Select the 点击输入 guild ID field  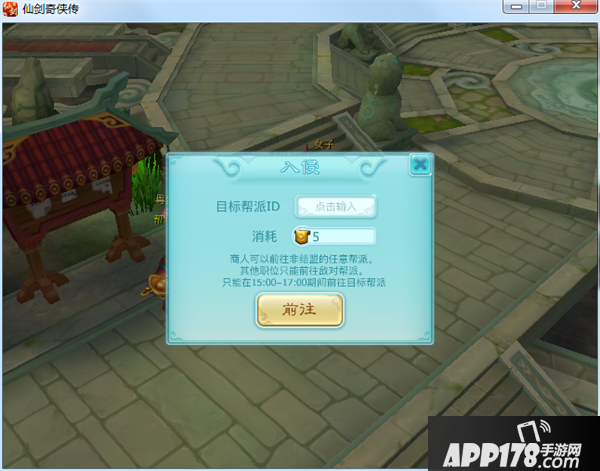335,207
